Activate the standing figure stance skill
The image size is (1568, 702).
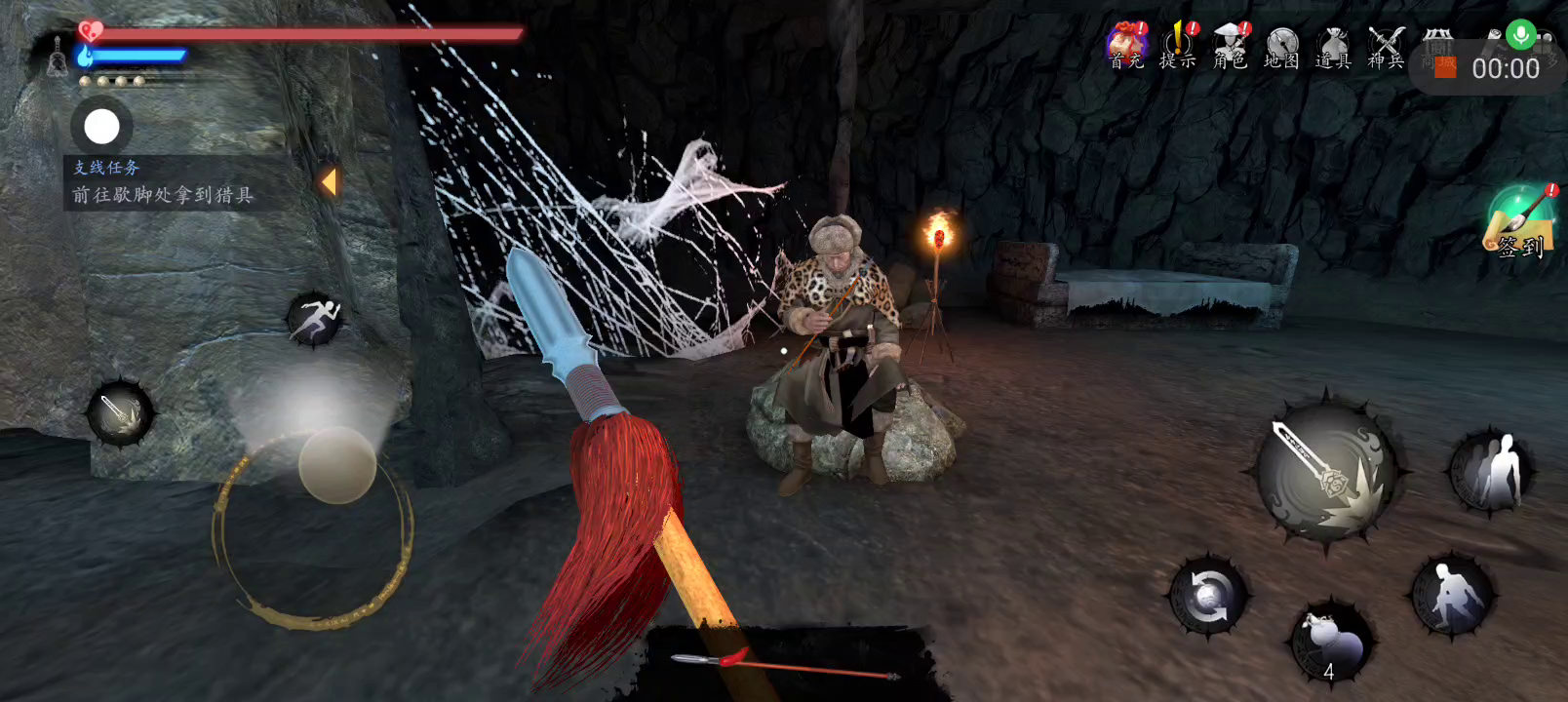tap(1489, 472)
